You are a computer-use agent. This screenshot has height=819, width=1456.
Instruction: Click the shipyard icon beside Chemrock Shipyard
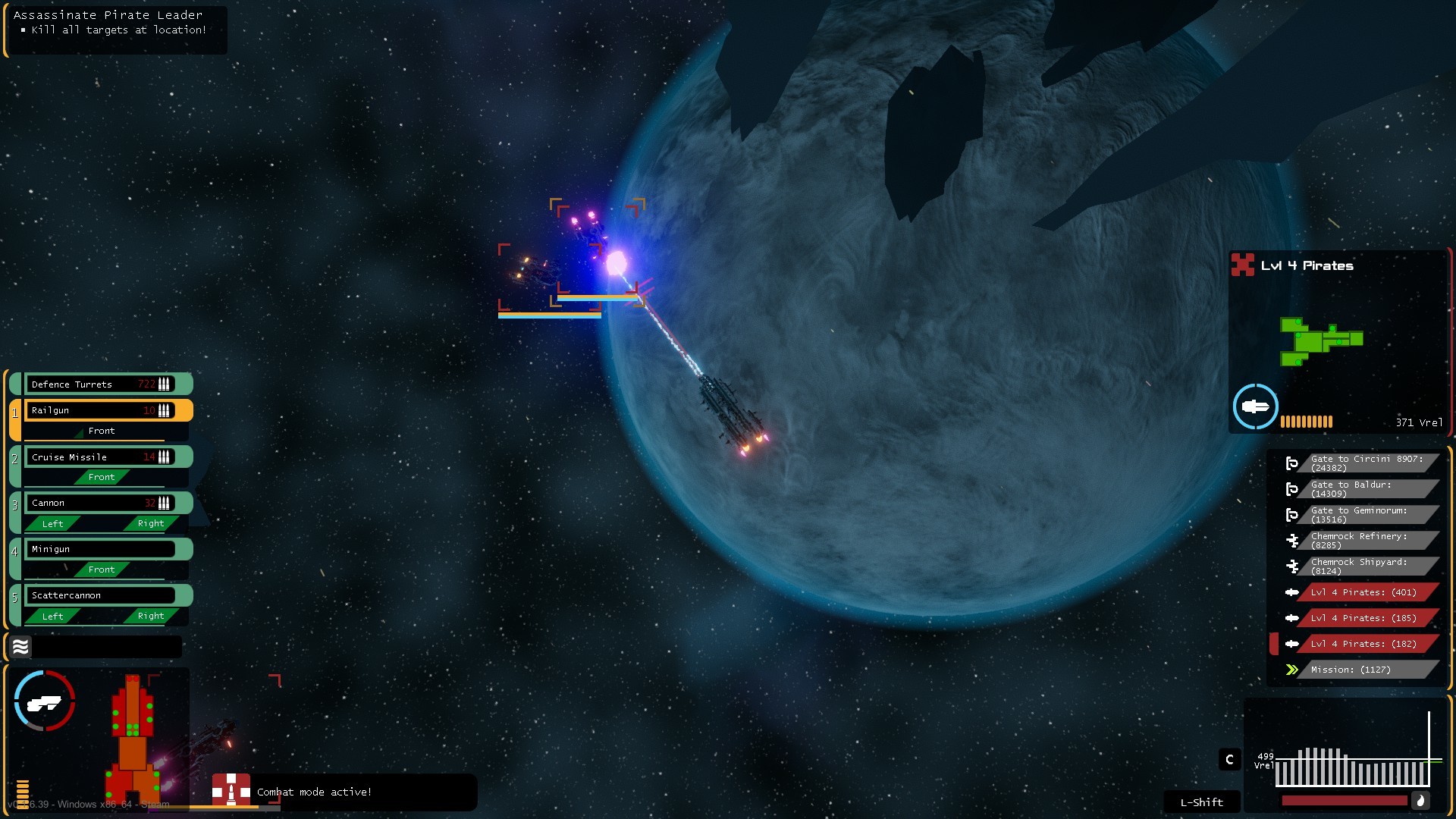point(1292,566)
